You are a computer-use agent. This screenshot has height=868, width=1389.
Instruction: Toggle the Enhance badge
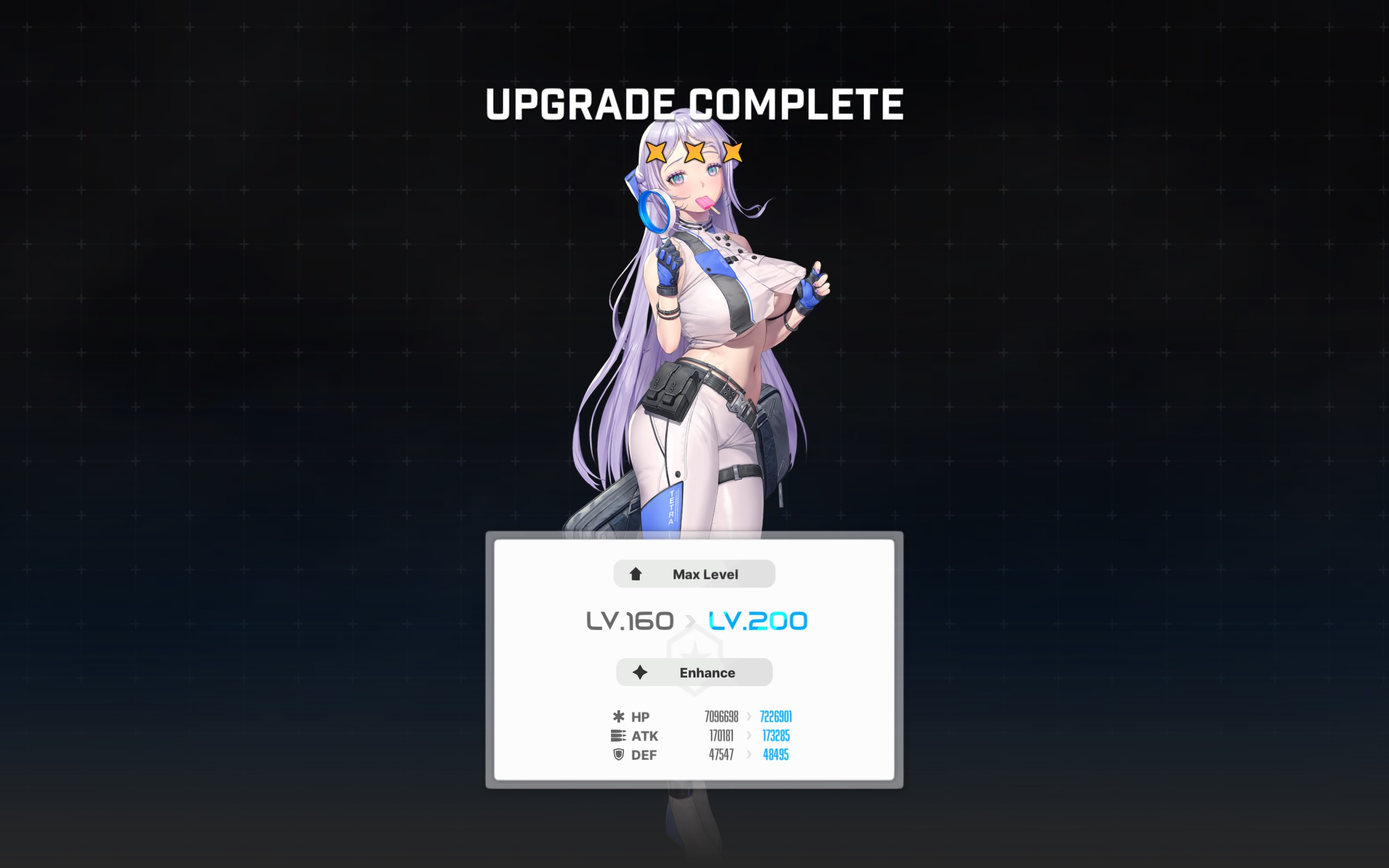694,672
